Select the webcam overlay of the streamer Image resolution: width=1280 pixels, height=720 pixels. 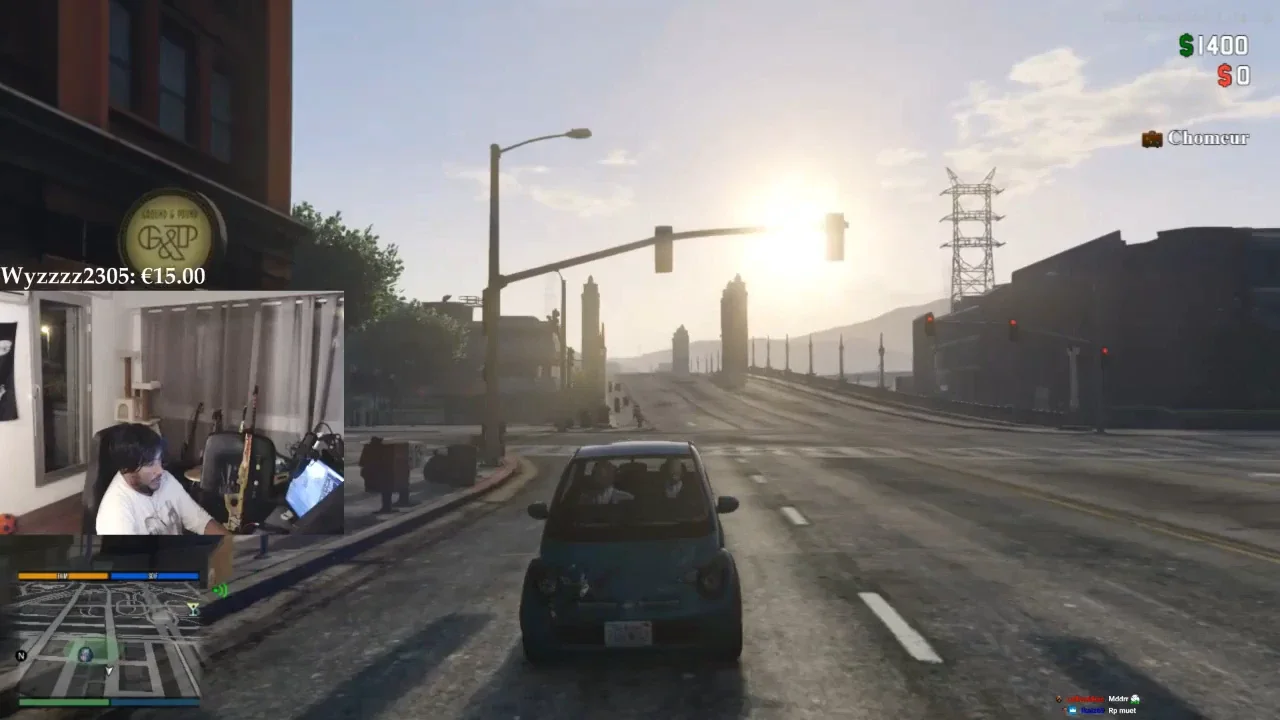point(172,412)
